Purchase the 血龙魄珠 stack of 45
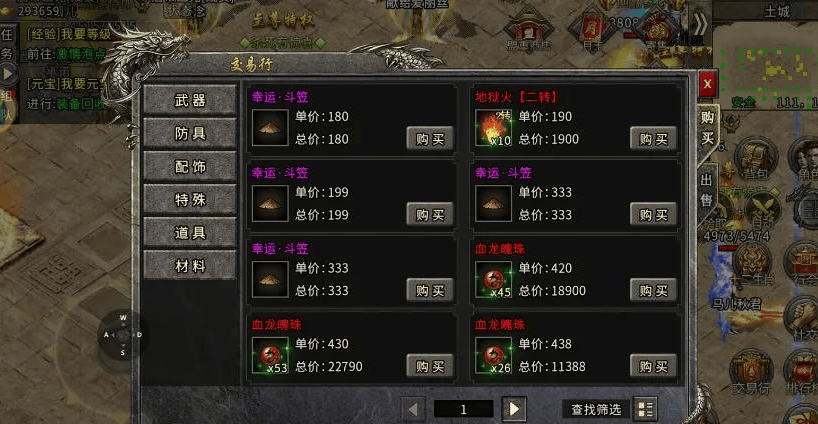The width and height of the screenshot is (818, 424). [654, 290]
